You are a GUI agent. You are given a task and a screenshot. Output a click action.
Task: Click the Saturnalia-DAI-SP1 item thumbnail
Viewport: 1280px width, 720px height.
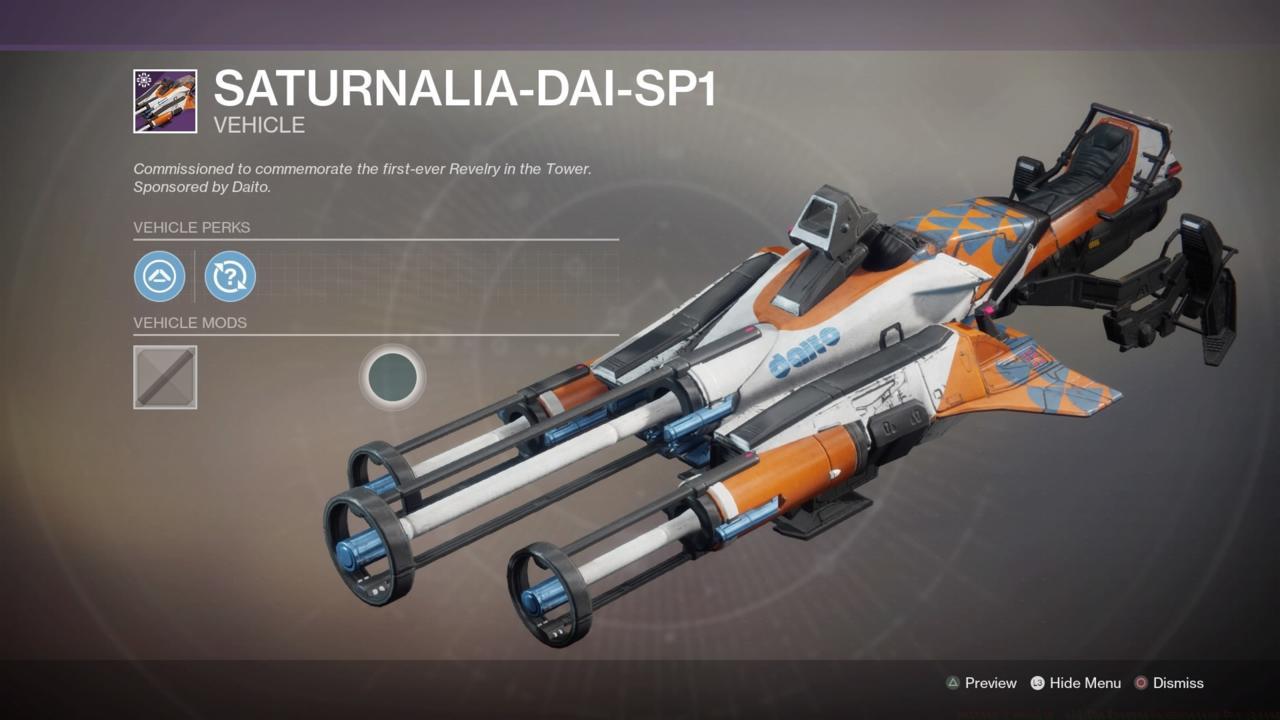(x=165, y=100)
